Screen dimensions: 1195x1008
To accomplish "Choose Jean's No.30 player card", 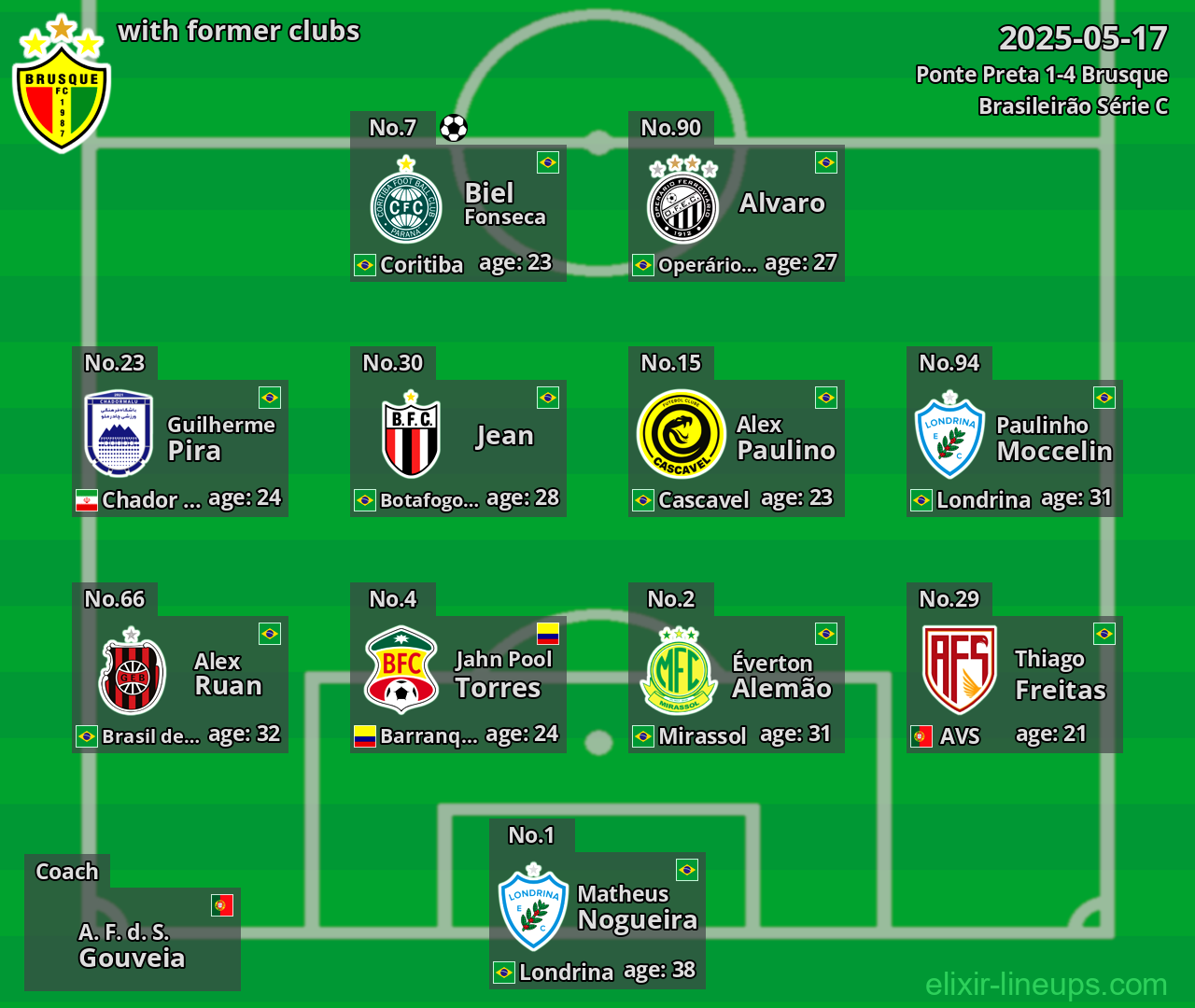I will (x=458, y=448).
